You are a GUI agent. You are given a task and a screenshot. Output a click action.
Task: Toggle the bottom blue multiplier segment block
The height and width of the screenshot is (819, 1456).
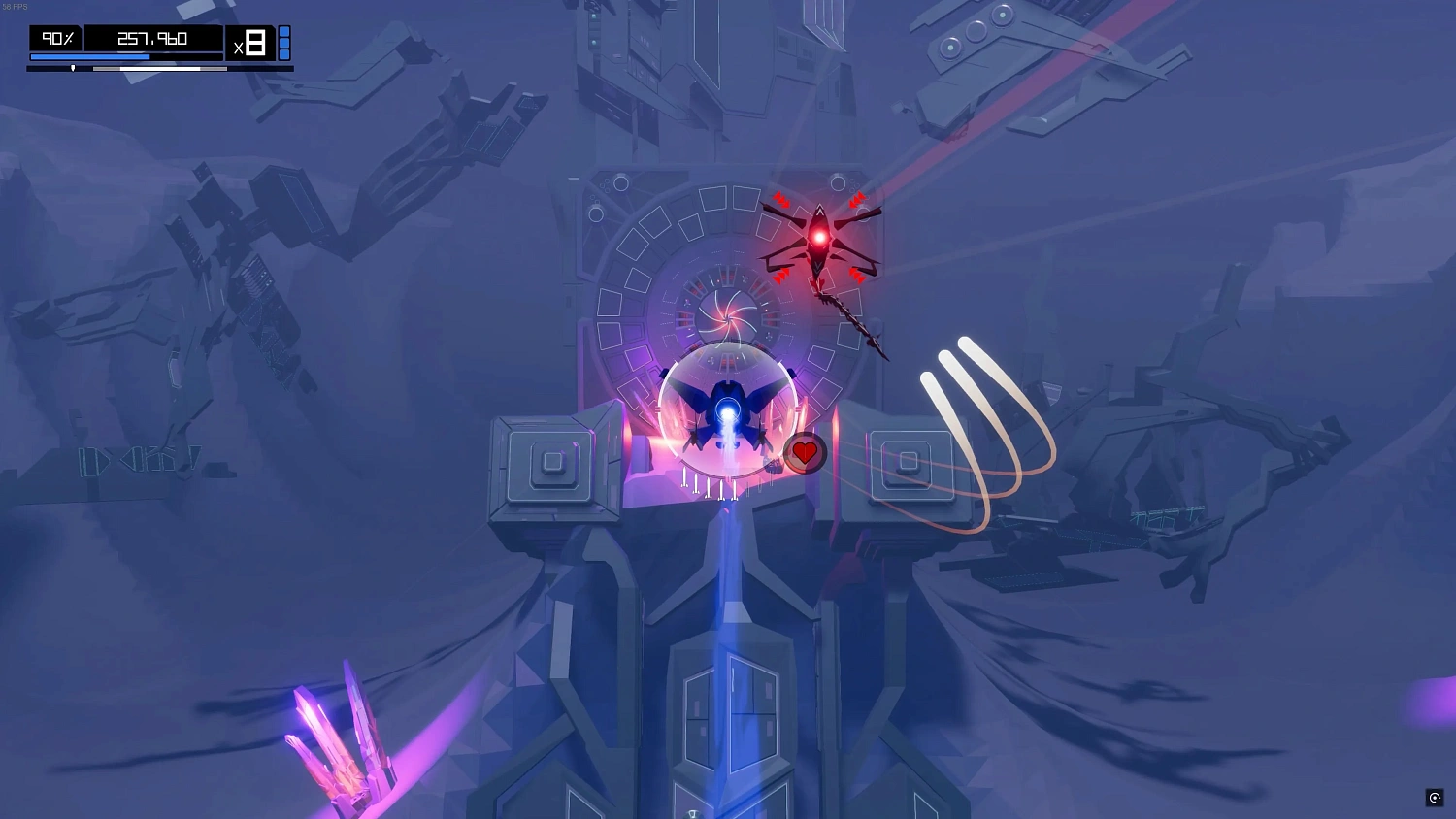[283, 54]
